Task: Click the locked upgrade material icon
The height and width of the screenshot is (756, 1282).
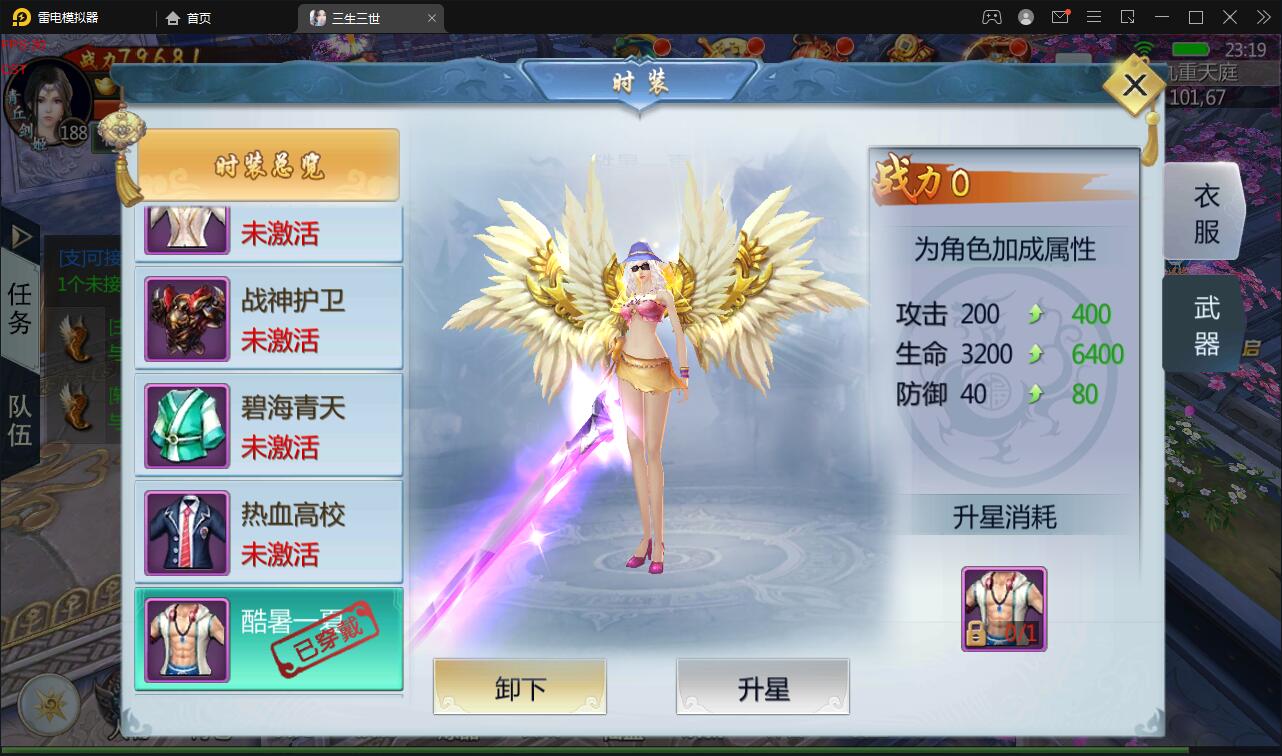Action: click(x=1003, y=609)
